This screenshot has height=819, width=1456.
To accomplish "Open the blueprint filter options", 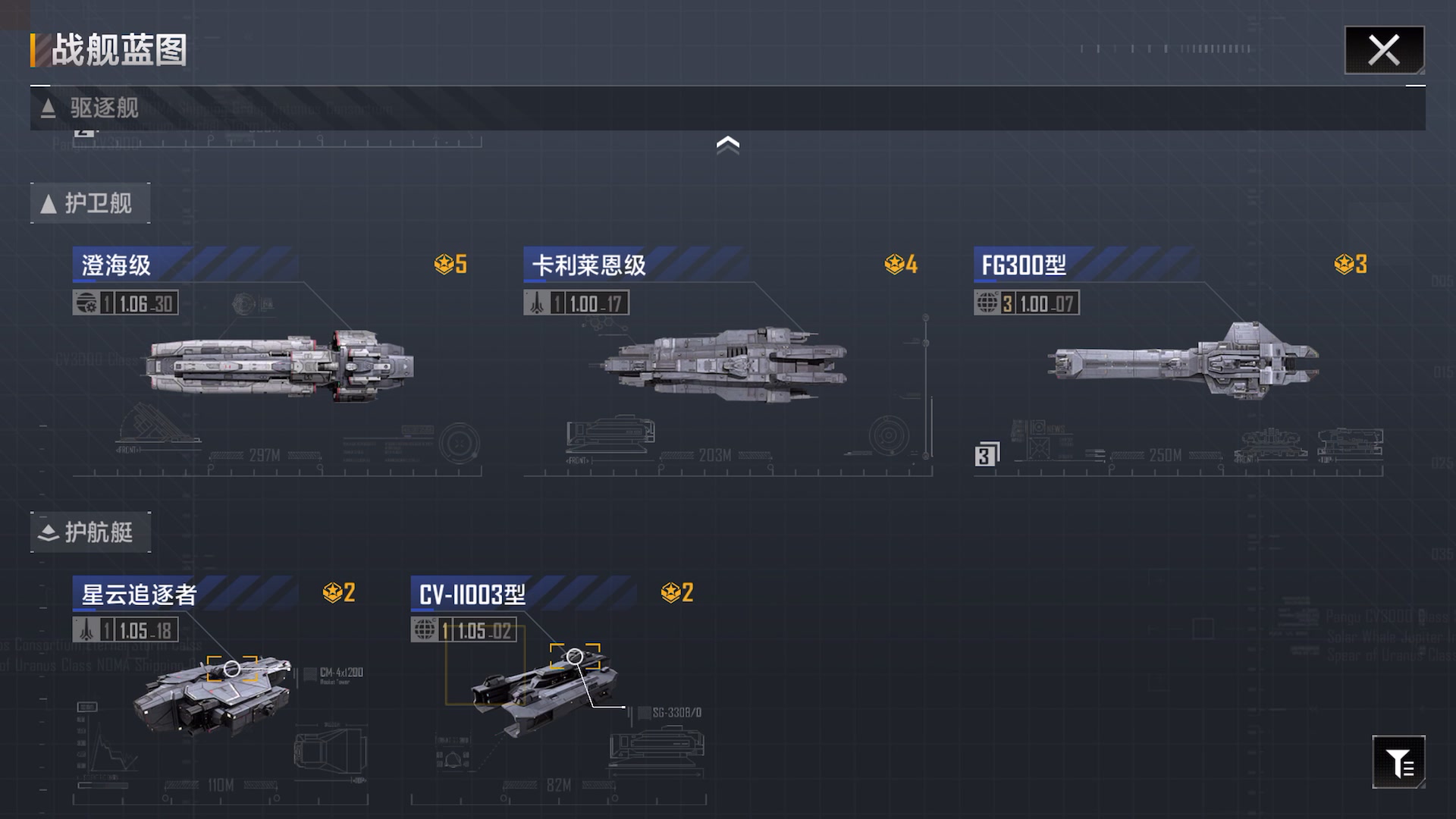I will pyautogui.click(x=1399, y=762).
